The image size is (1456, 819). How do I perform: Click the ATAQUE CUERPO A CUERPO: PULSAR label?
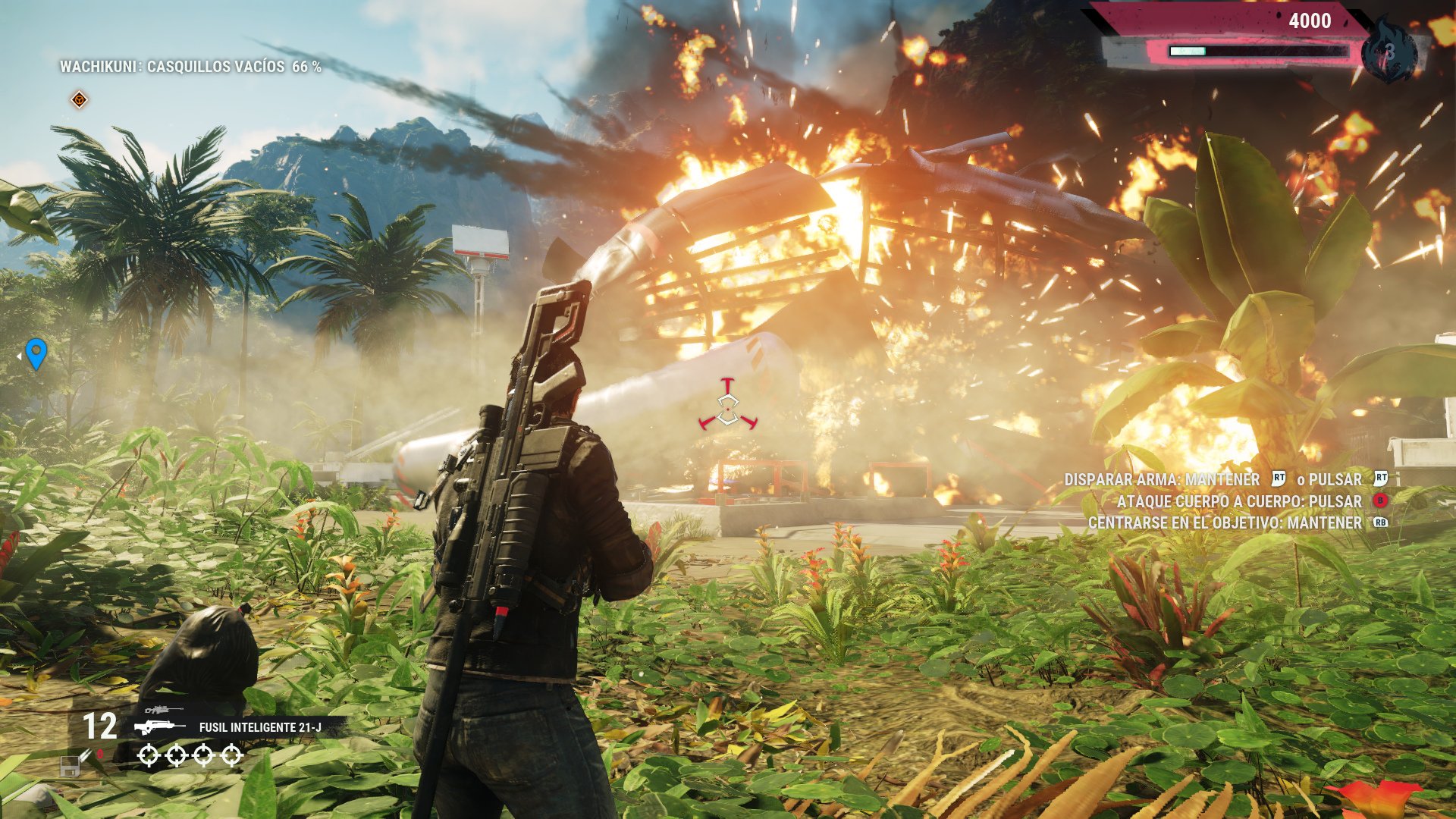click(x=1238, y=501)
